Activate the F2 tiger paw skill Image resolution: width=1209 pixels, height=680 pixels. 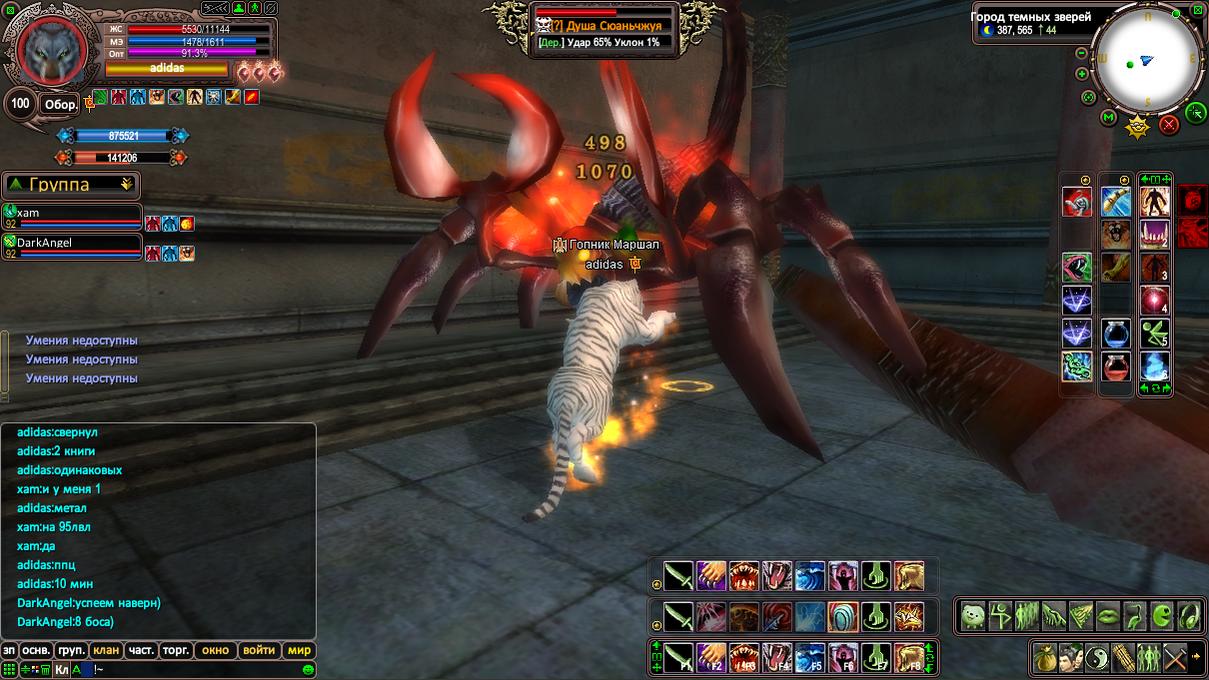(x=711, y=657)
